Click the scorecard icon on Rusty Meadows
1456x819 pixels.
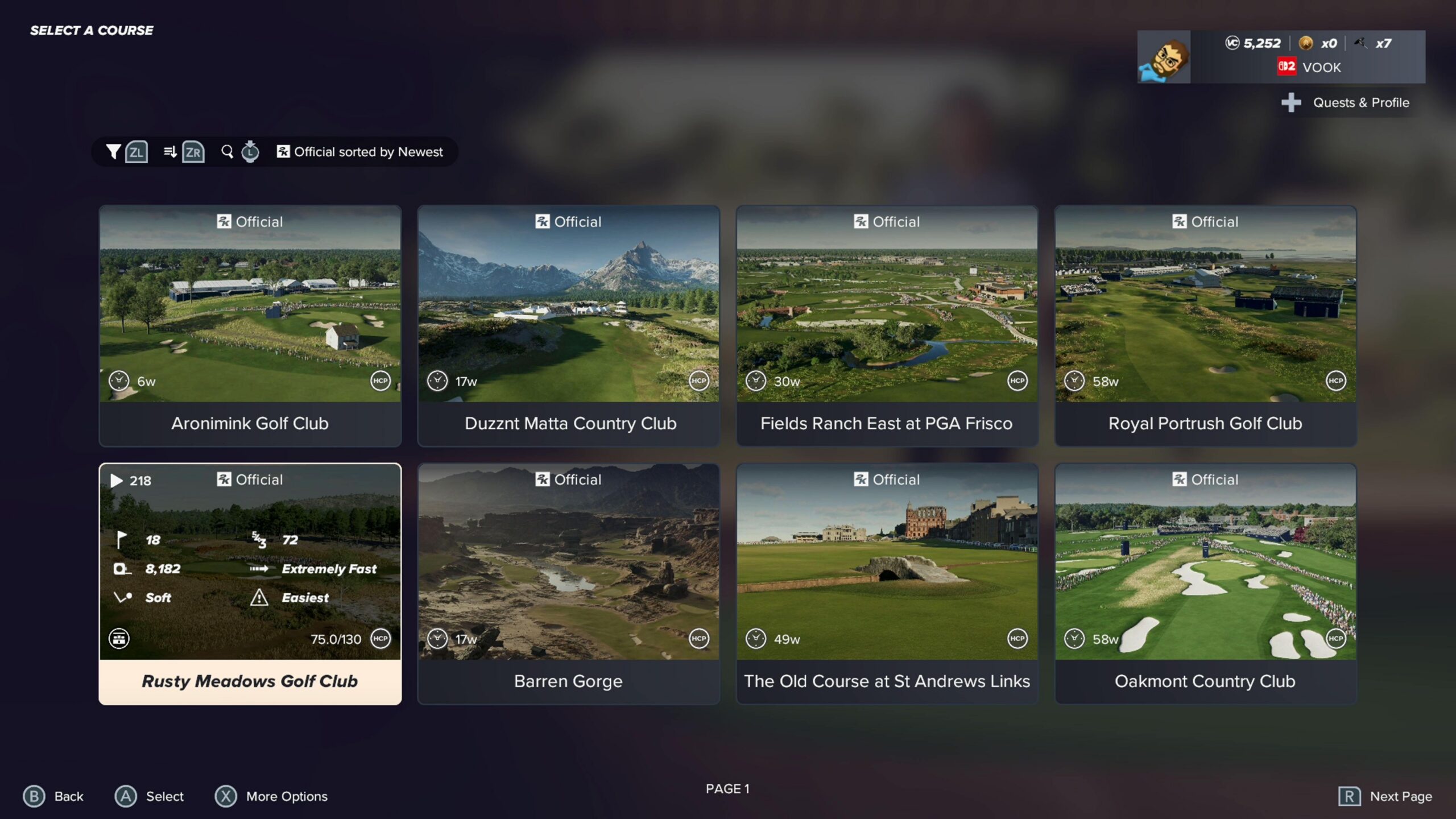pos(119,639)
